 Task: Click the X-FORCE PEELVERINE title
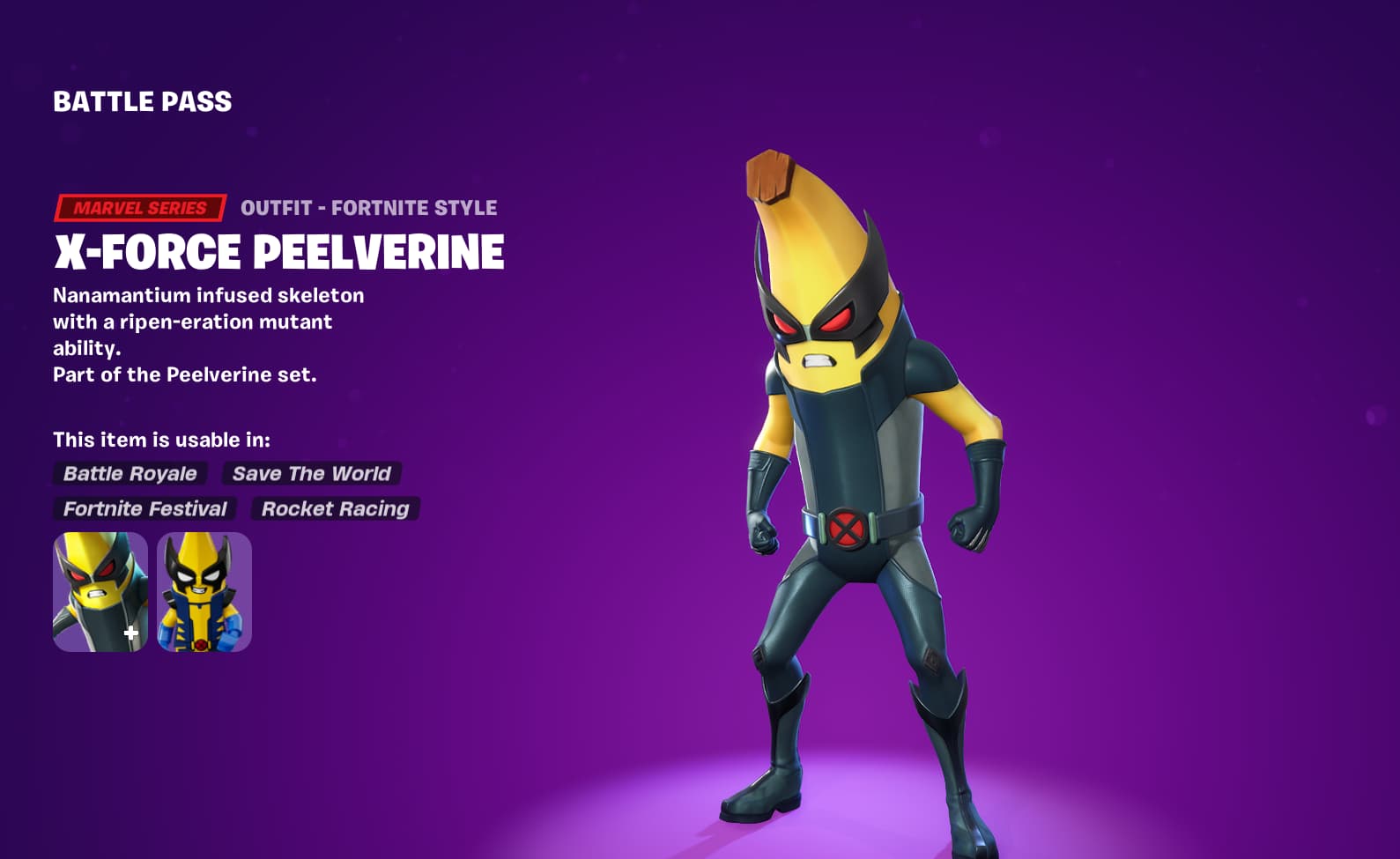coord(278,253)
